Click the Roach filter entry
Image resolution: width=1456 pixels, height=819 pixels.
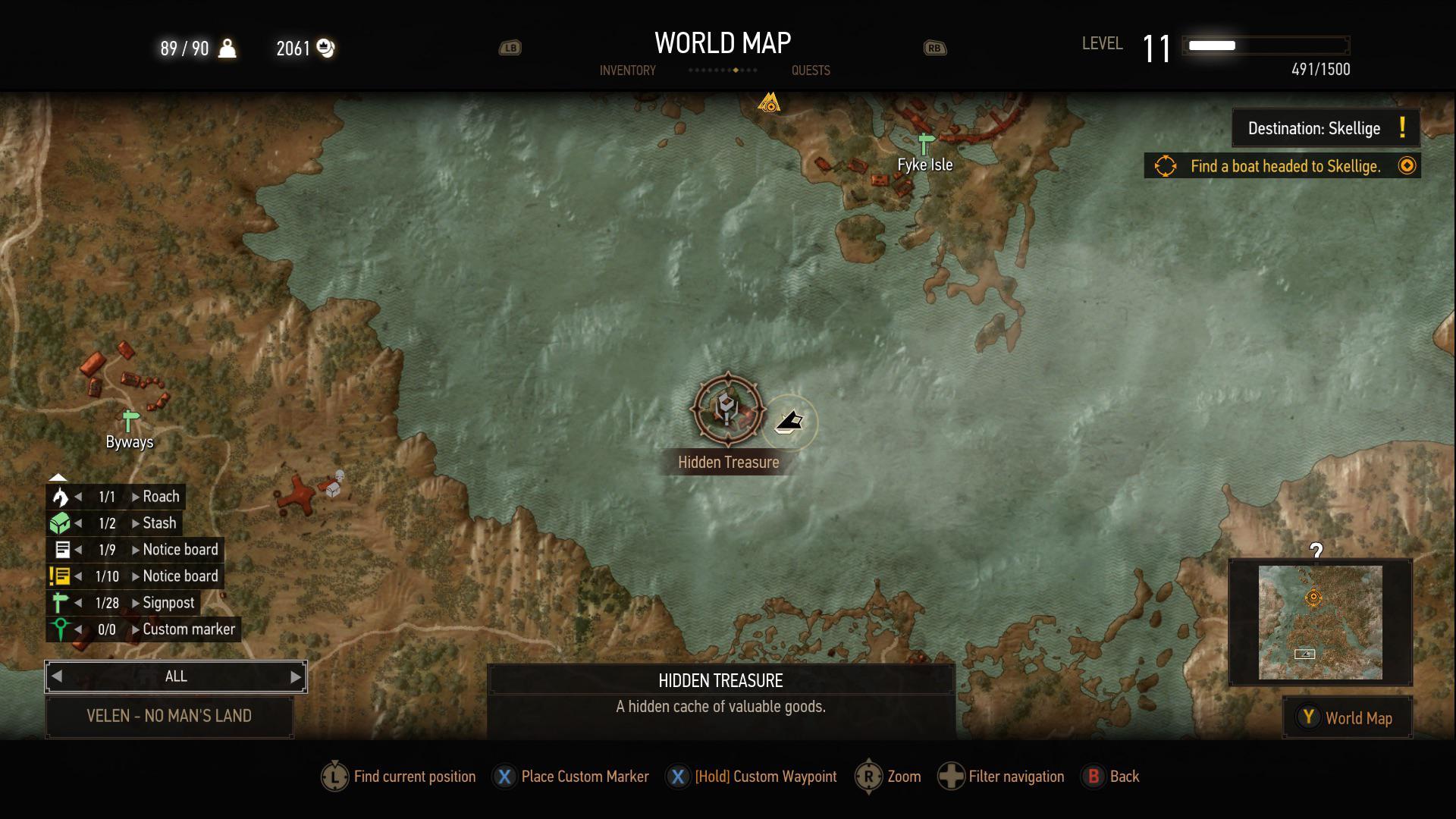click(x=161, y=497)
